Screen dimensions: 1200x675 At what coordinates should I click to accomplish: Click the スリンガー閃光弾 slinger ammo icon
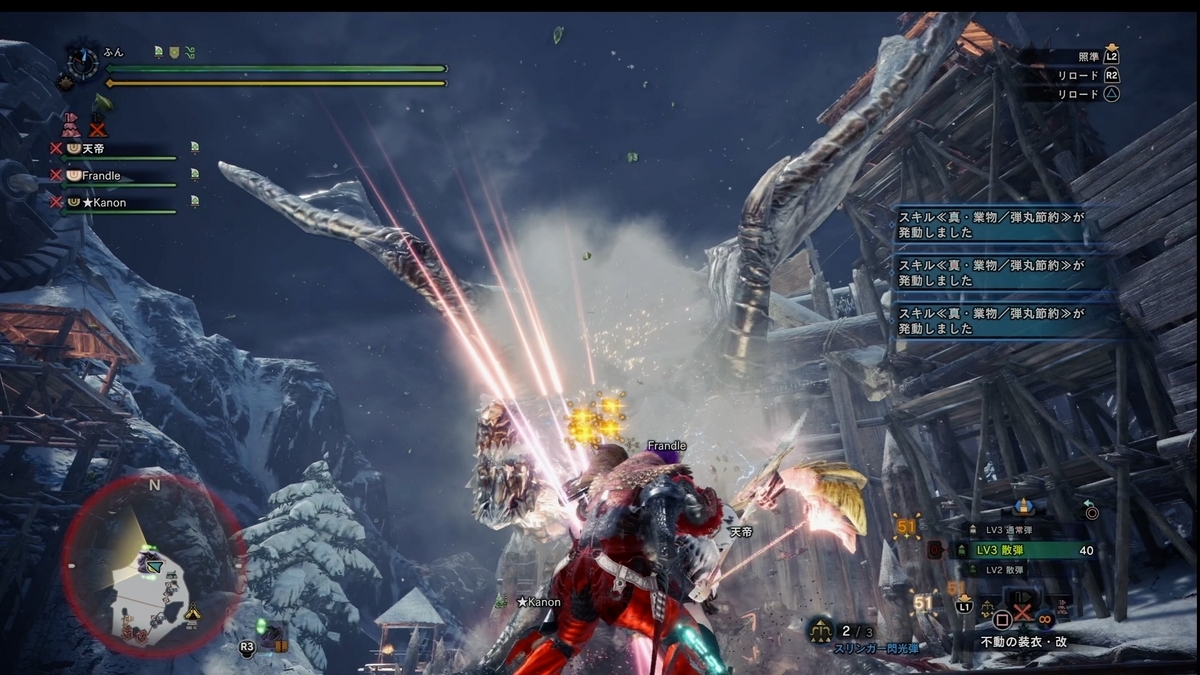[x=822, y=629]
